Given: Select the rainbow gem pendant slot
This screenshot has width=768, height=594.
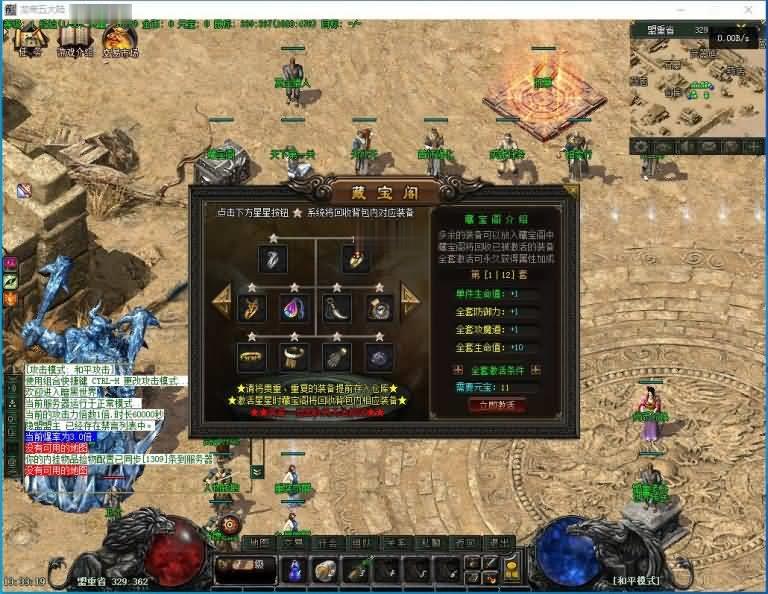Looking at the screenshot, I should 294,308.
